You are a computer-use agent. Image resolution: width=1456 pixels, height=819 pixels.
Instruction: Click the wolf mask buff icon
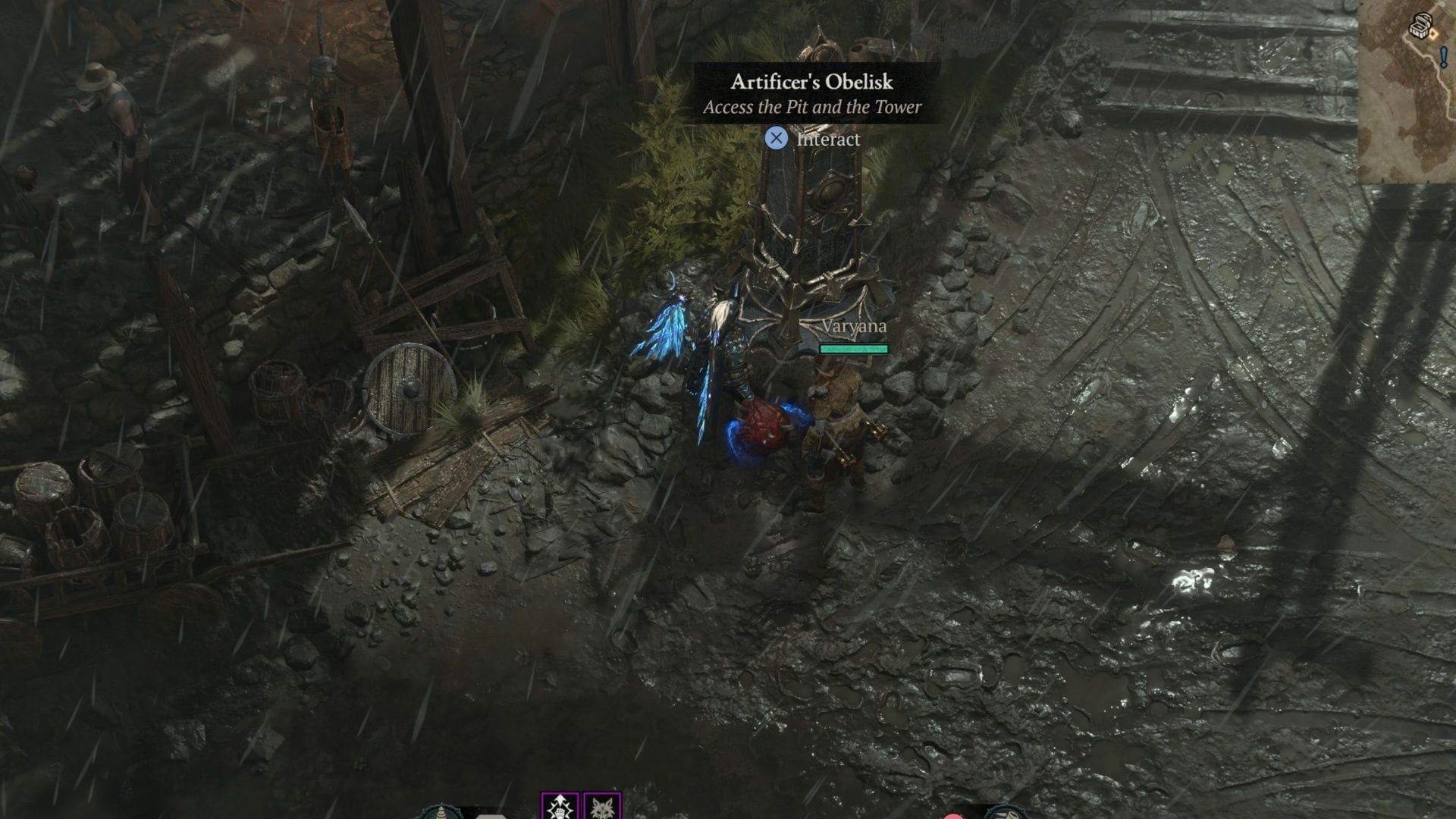click(602, 808)
